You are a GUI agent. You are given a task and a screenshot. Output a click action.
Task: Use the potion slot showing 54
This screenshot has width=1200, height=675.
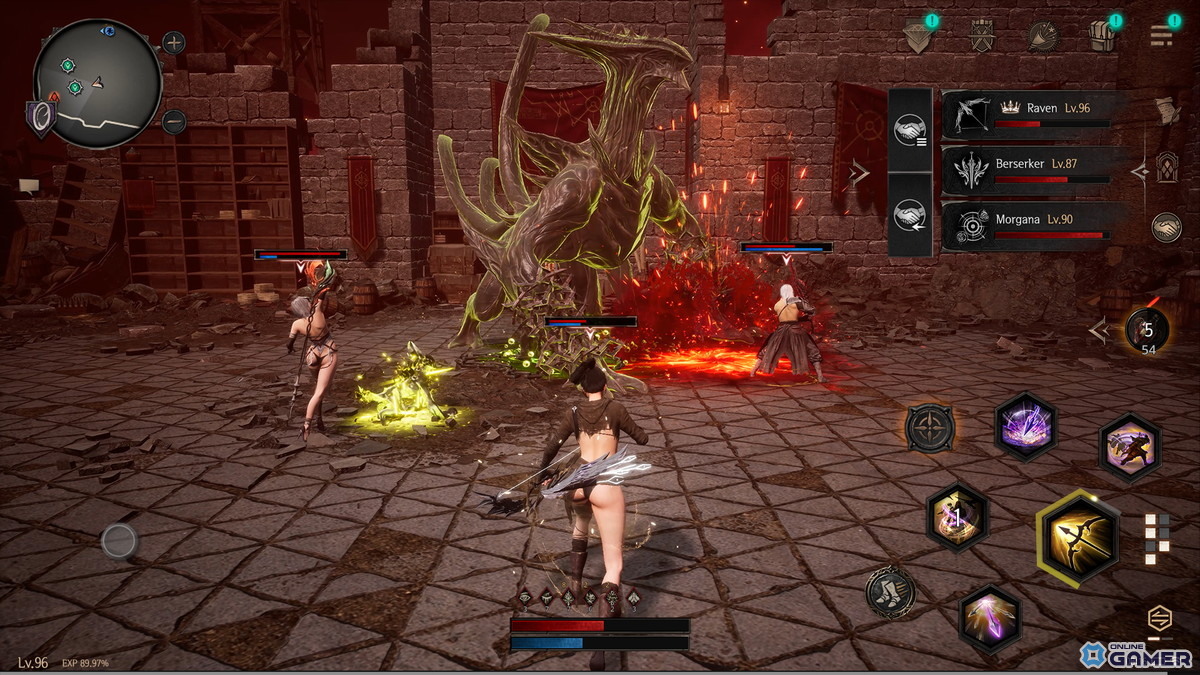click(x=1146, y=331)
